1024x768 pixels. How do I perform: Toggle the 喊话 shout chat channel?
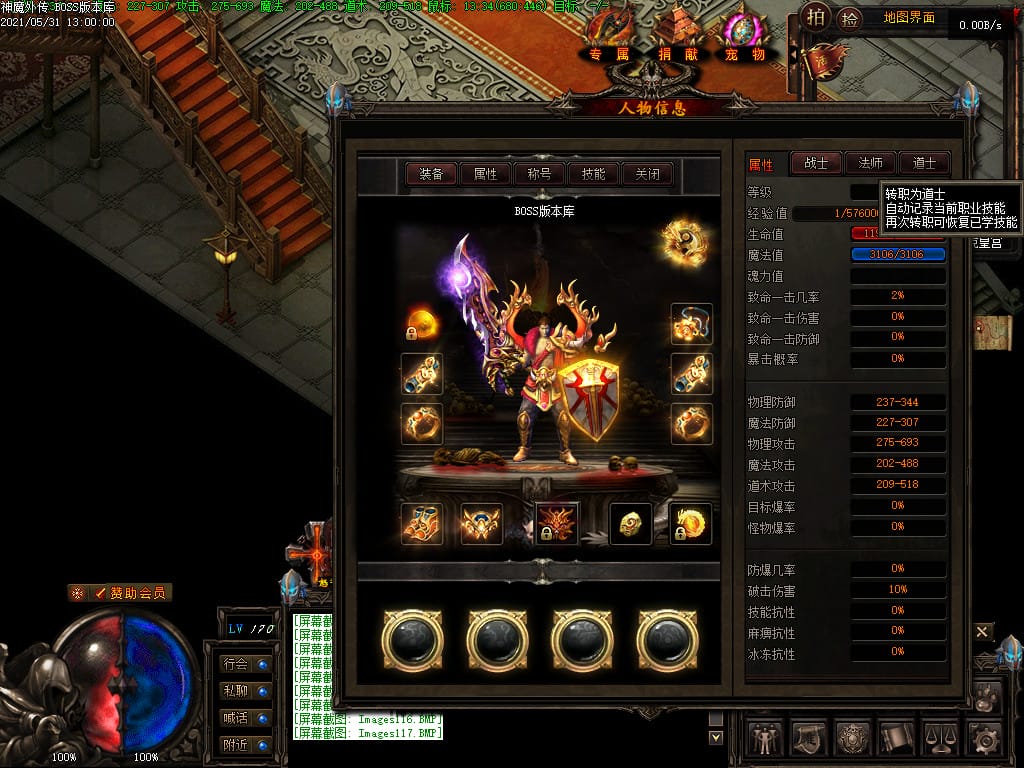[245, 718]
